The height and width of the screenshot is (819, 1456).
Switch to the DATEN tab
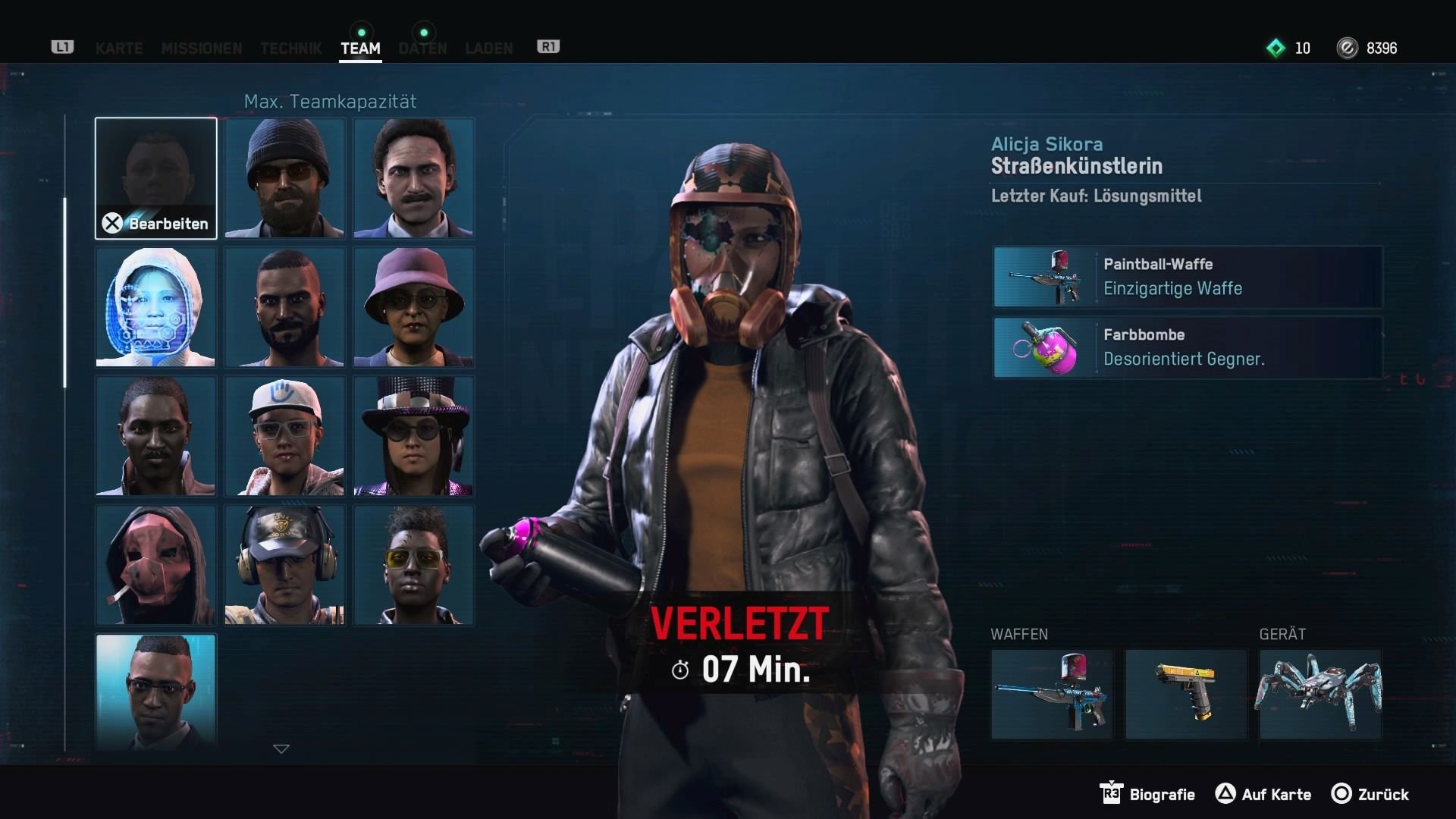[x=422, y=49]
